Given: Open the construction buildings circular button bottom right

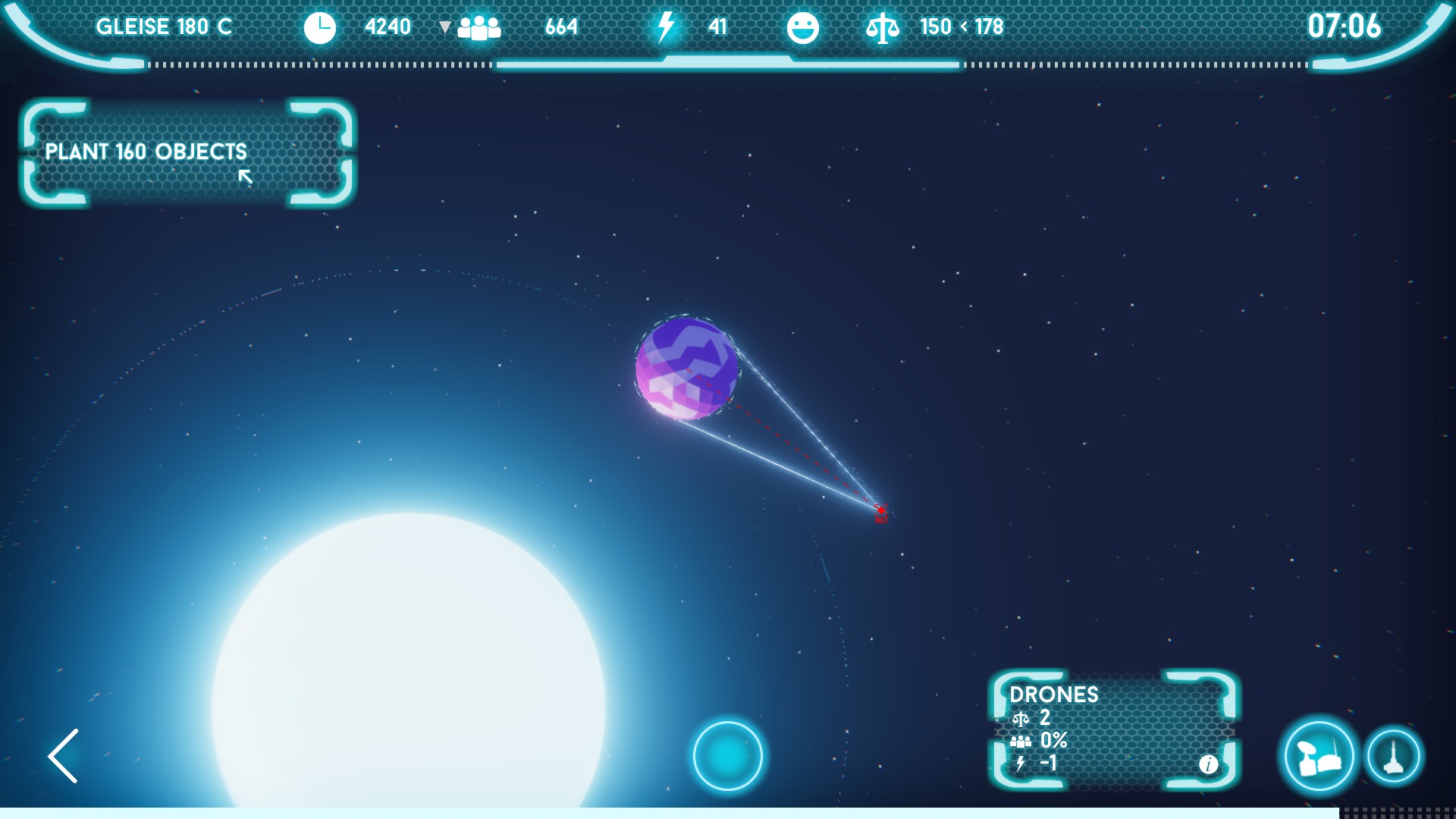Looking at the screenshot, I should point(1319,757).
